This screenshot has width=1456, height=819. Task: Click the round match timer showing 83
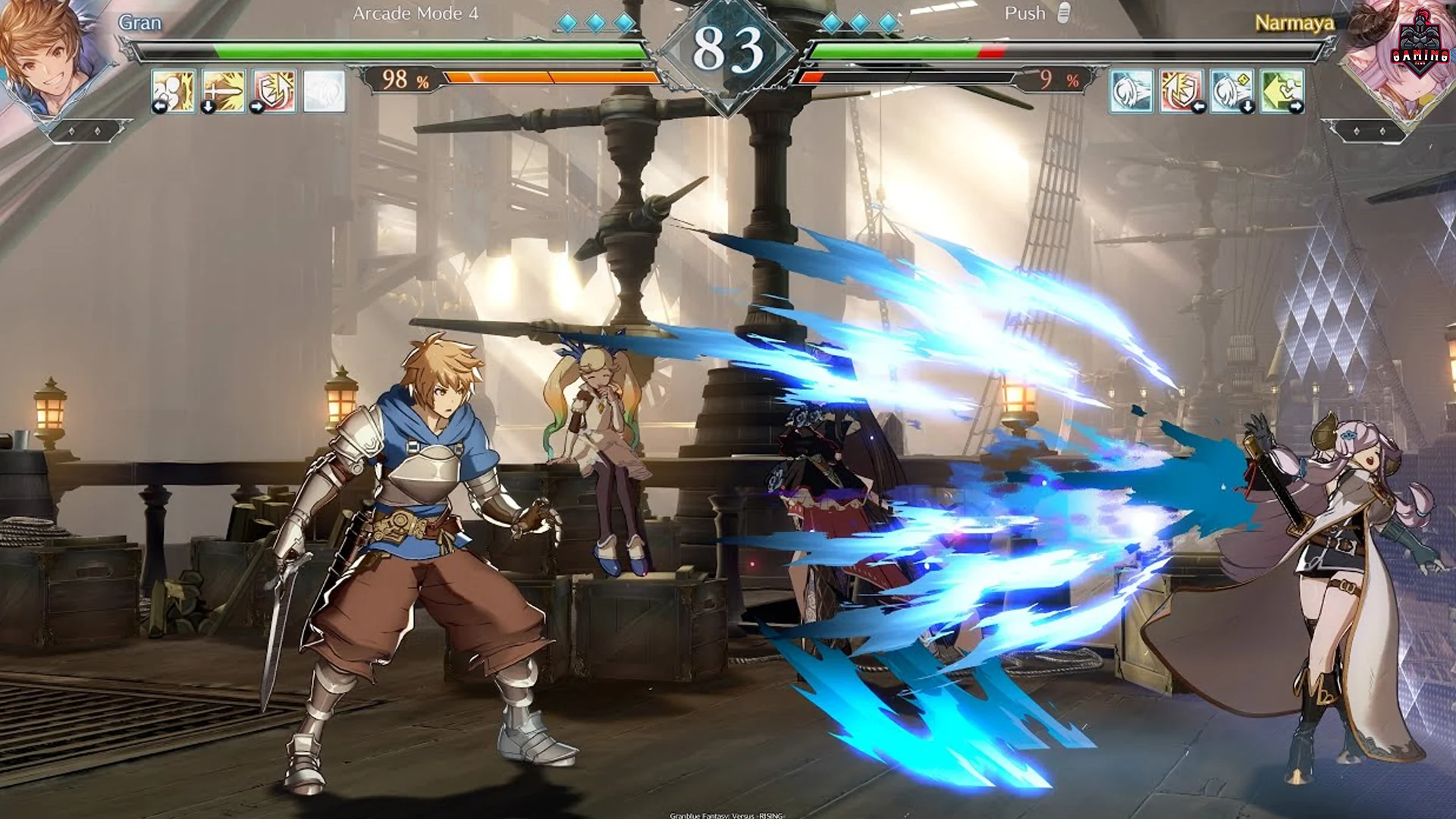727,47
